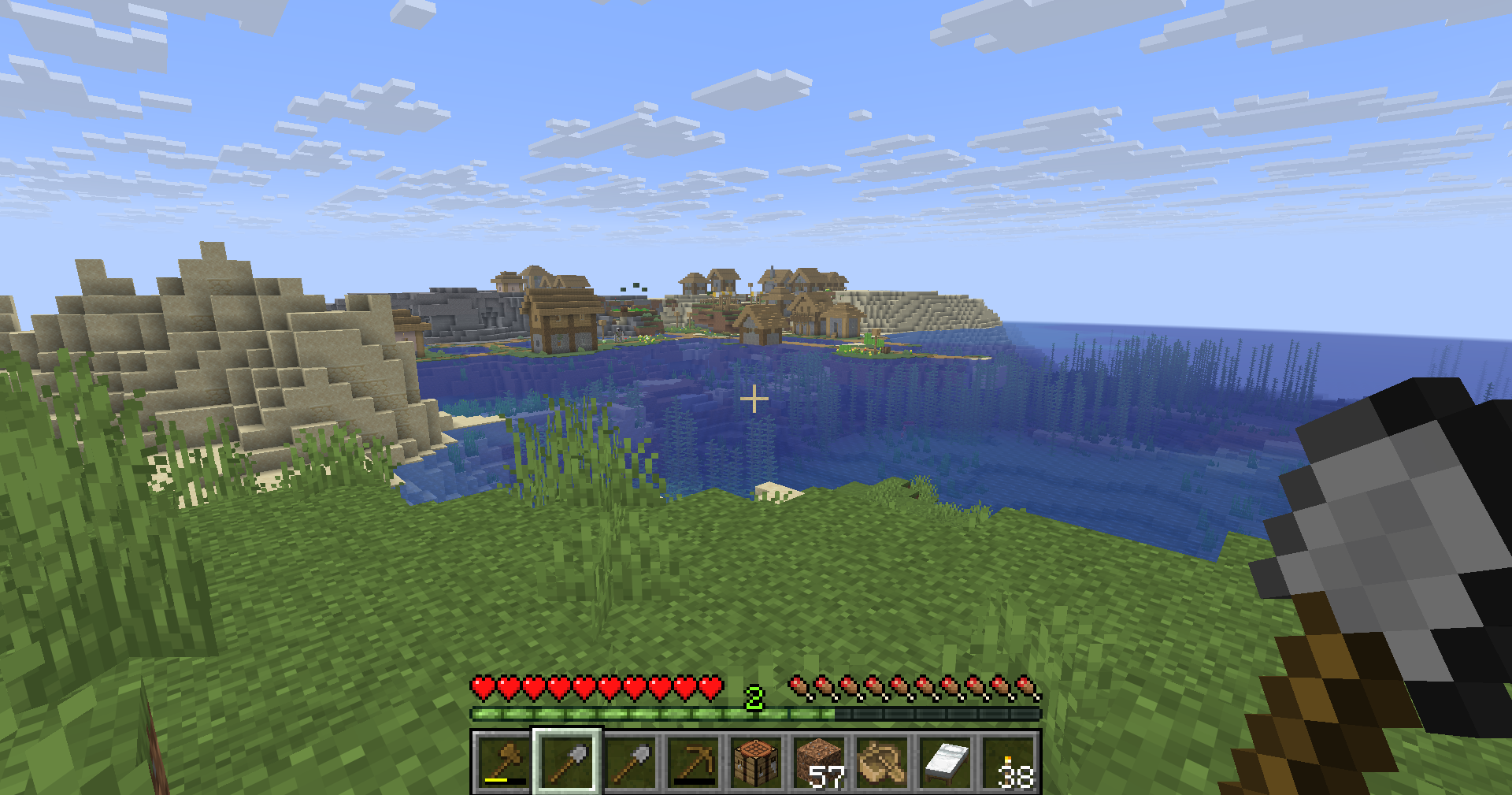The width and height of the screenshot is (1512, 795).
Task: Pick the oak boat hotbar slot
Action: 882,762
